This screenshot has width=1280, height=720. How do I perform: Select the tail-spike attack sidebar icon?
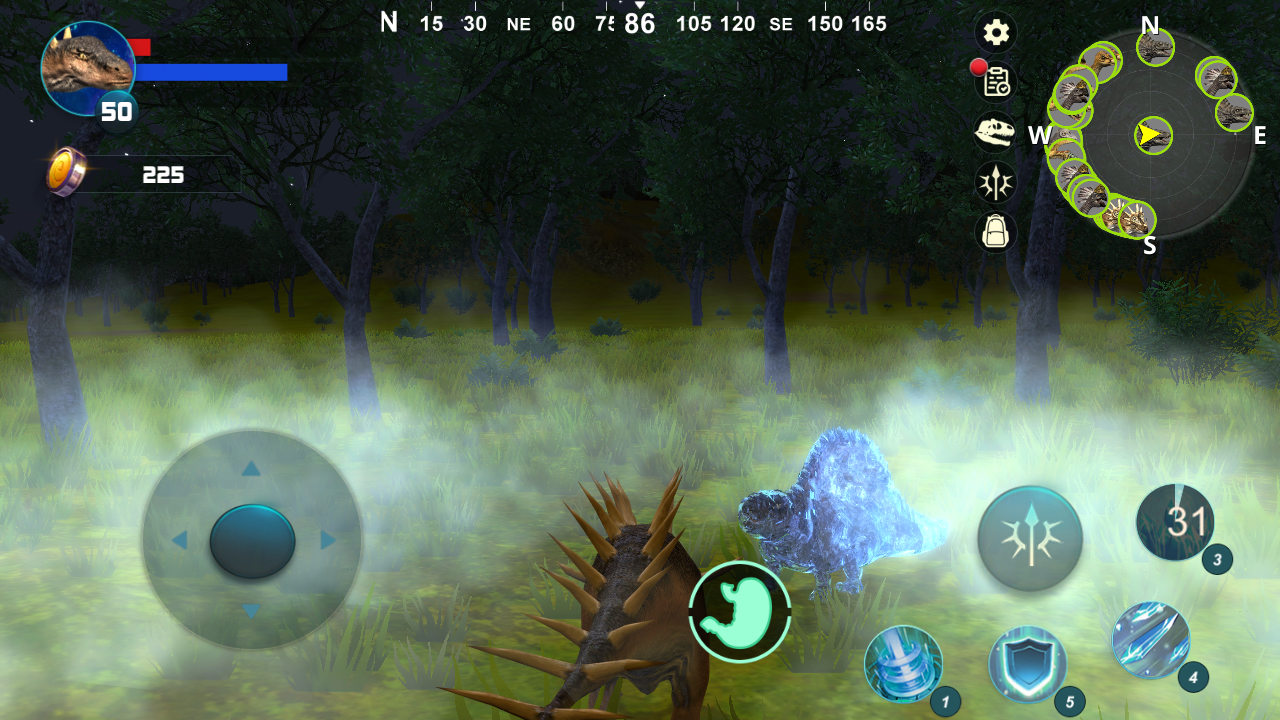[x=995, y=183]
